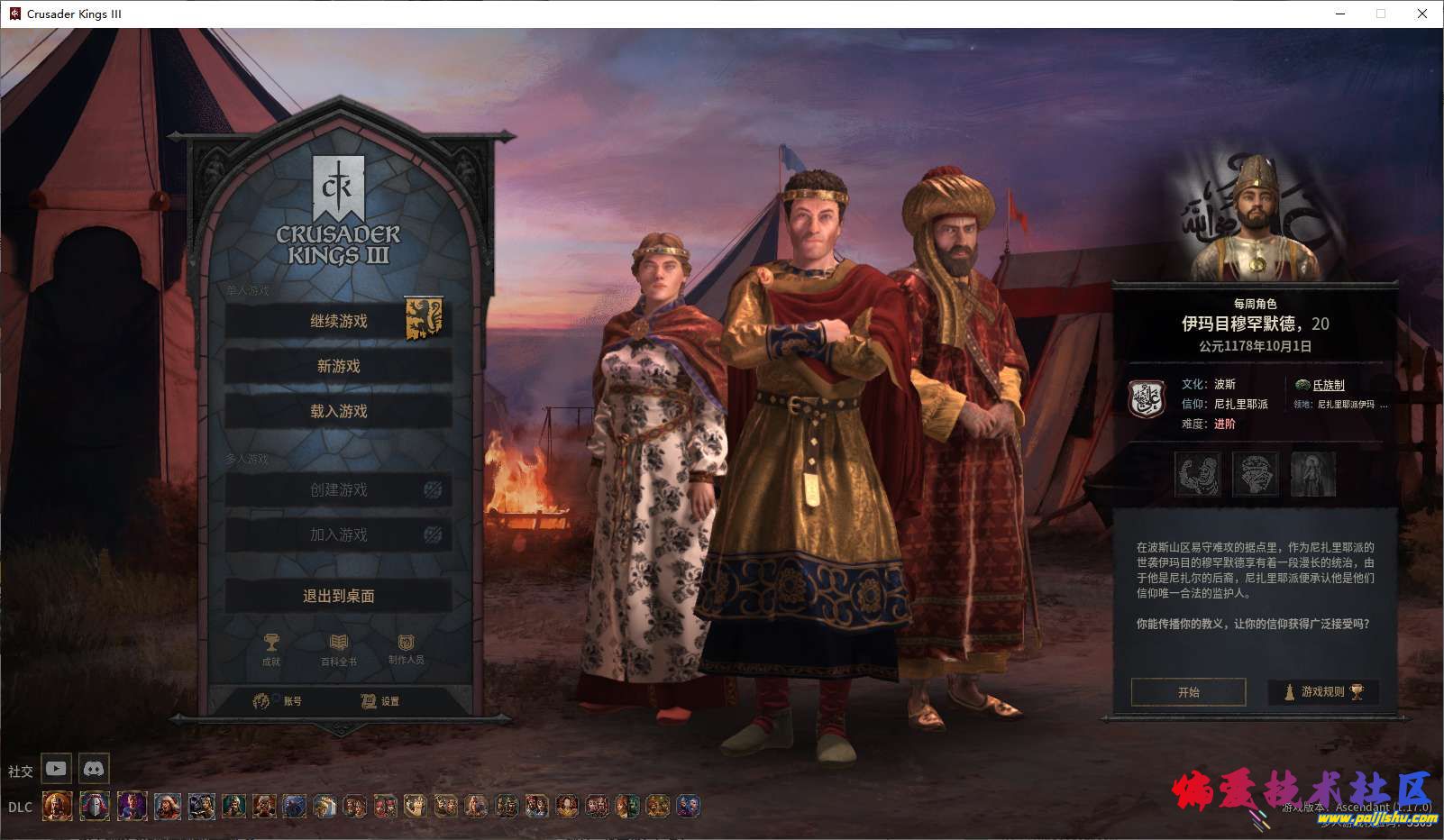
Task: Continue the game via 继续游戏
Action: coord(338,321)
